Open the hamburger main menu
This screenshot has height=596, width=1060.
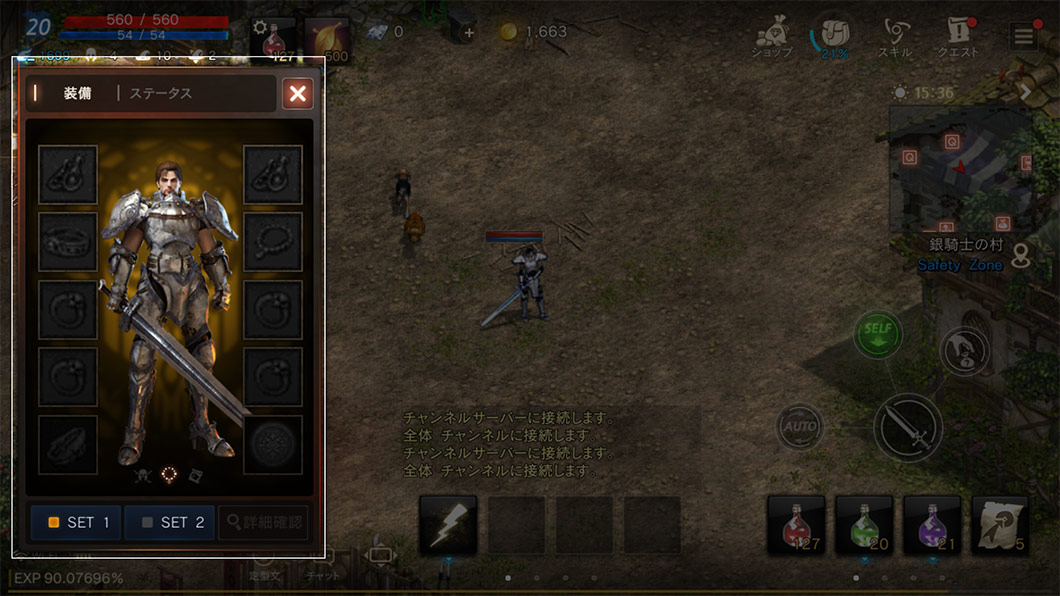coord(1023,37)
